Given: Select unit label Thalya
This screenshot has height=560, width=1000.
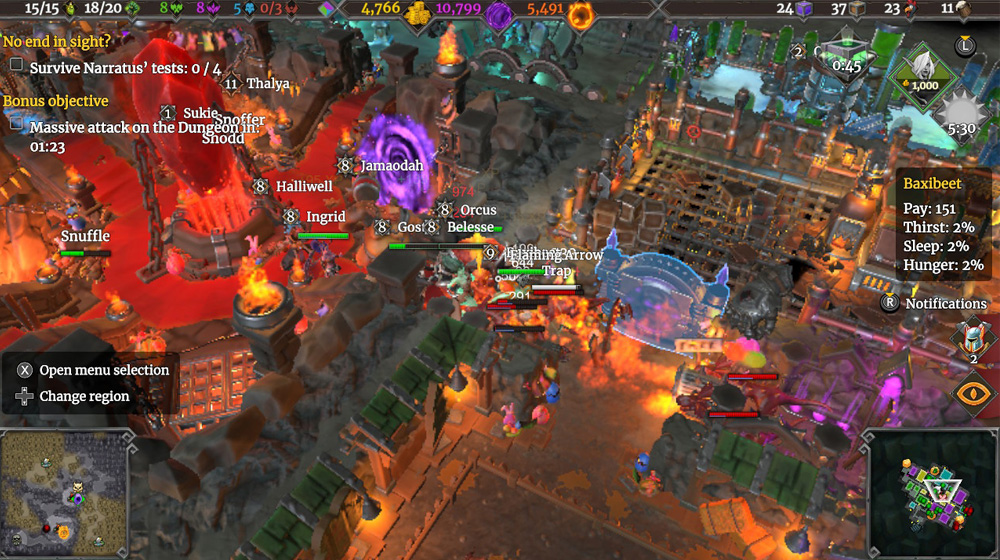Looking at the screenshot, I should tap(267, 84).
